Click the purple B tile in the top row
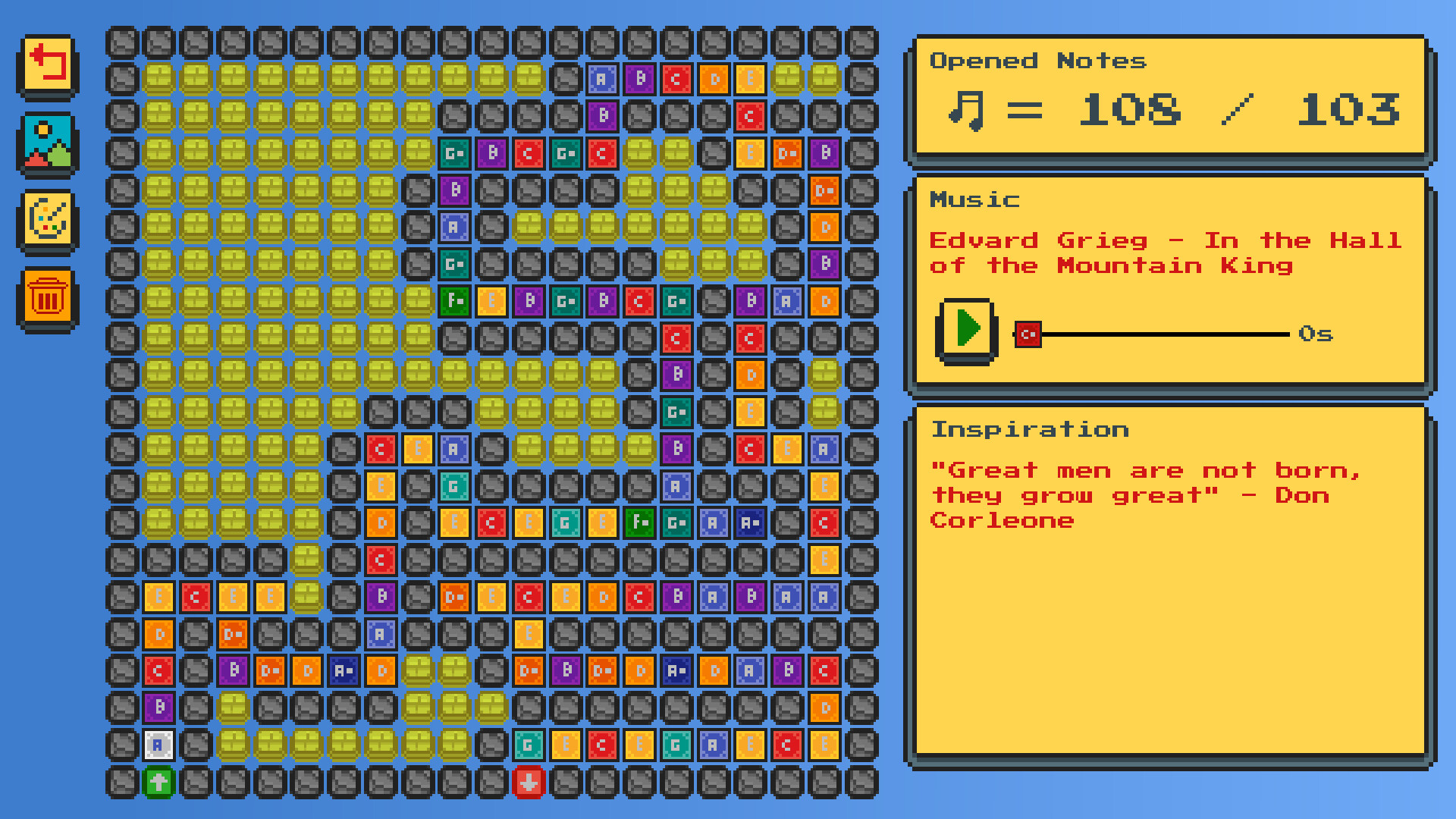1456x819 pixels. [639, 79]
